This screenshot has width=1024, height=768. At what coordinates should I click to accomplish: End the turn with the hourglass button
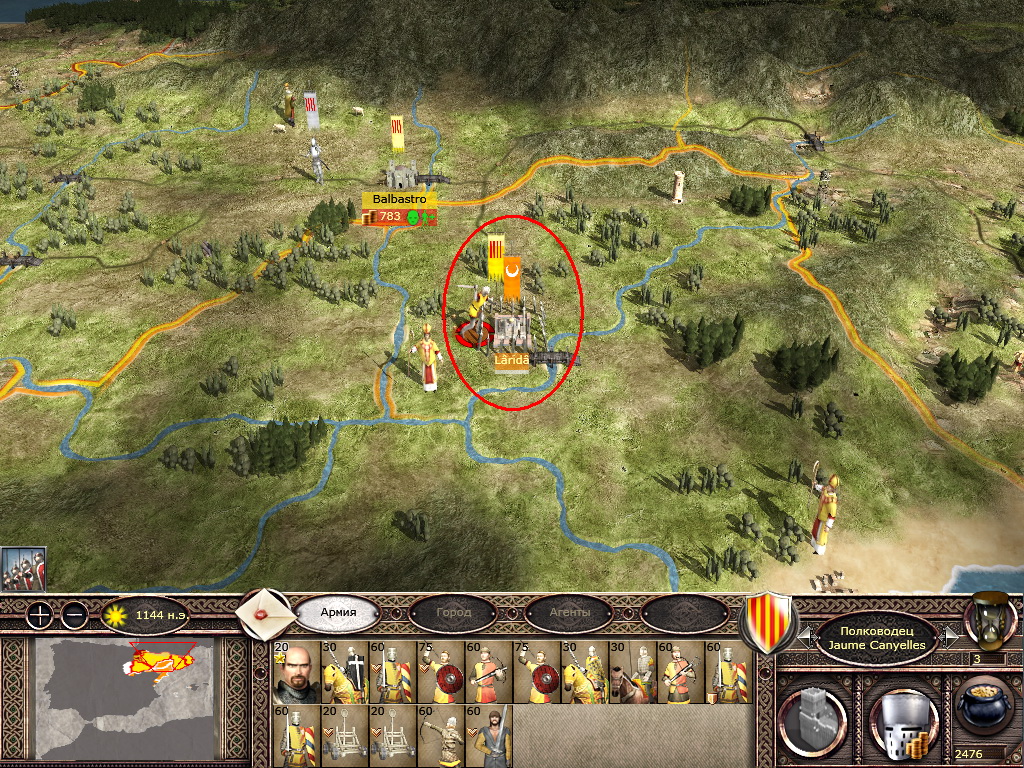pos(988,618)
